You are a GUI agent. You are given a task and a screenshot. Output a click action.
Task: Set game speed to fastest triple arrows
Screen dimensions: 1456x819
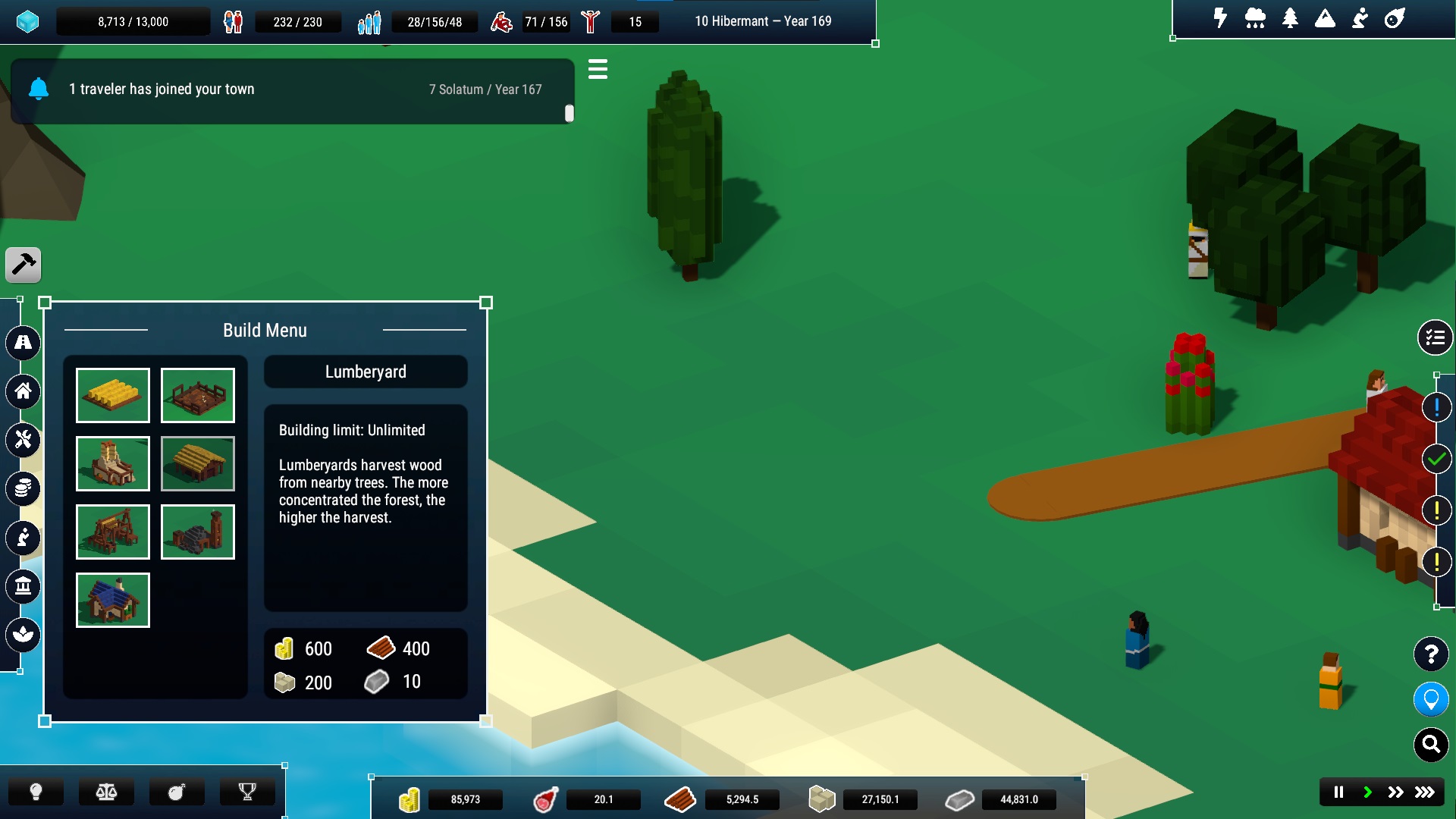[1425, 792]
